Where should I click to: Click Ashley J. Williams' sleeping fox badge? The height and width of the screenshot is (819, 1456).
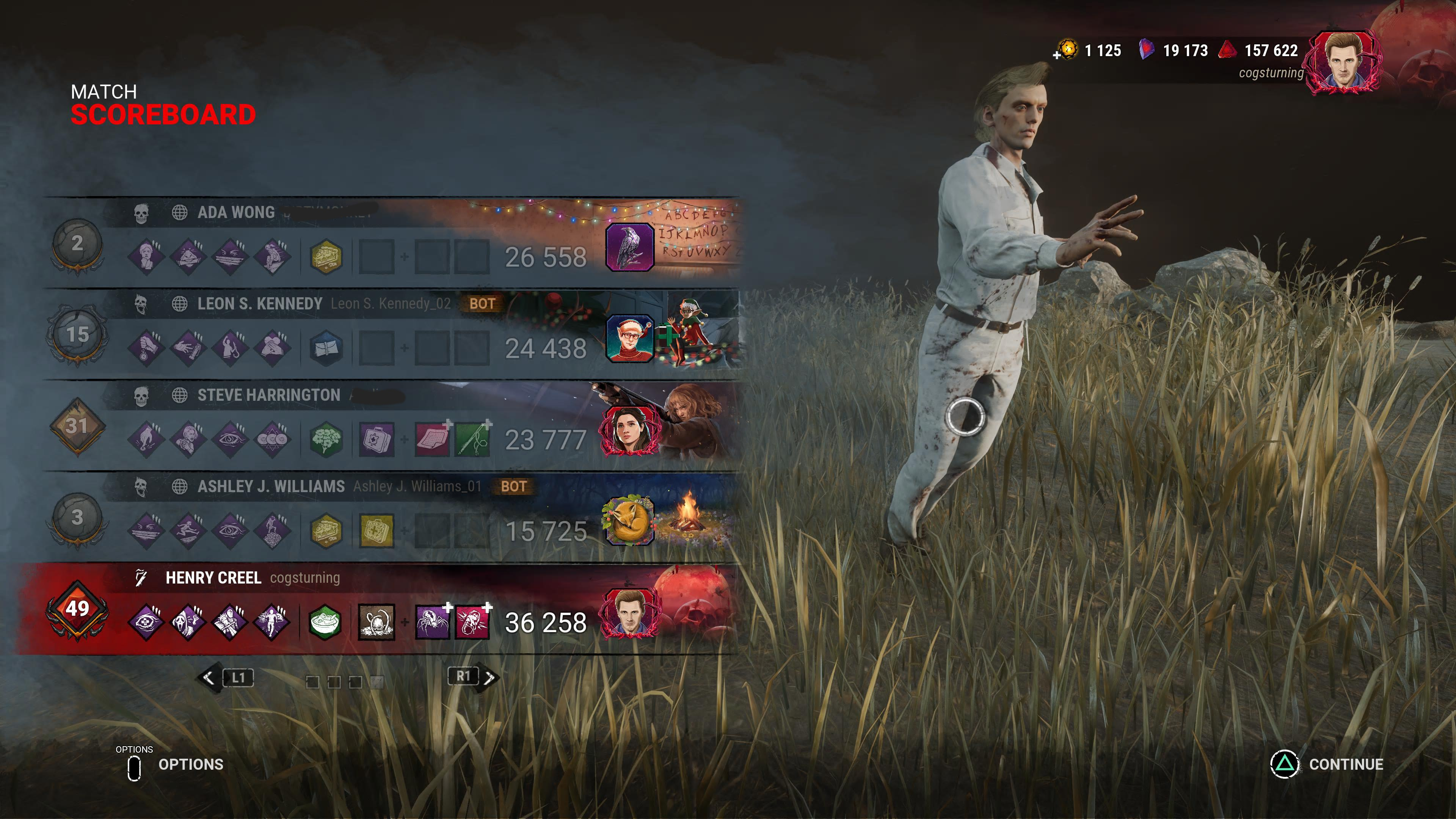(x=629, y=521)
